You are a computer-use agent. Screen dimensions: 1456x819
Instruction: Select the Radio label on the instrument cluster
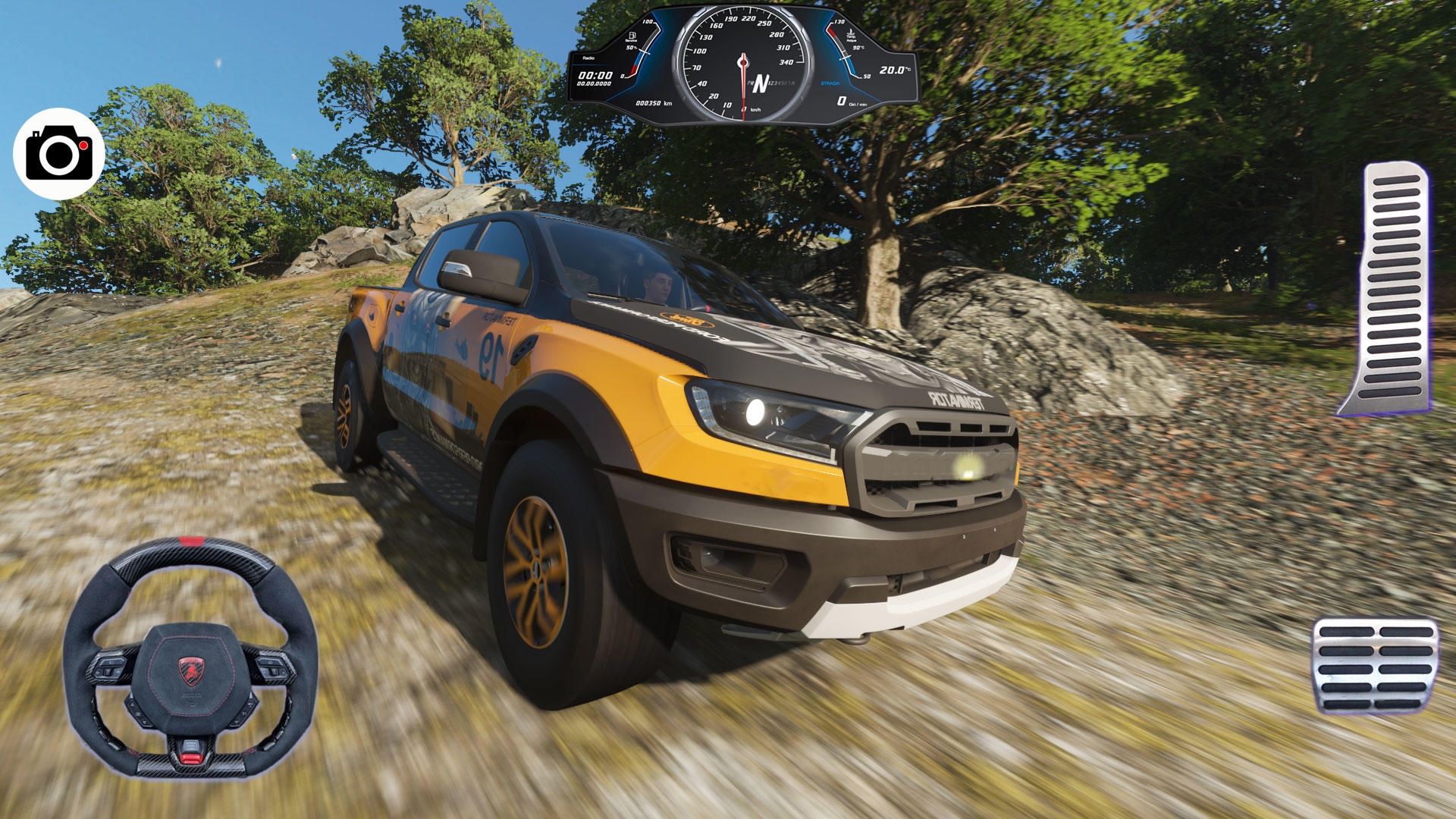coord(588,57)
